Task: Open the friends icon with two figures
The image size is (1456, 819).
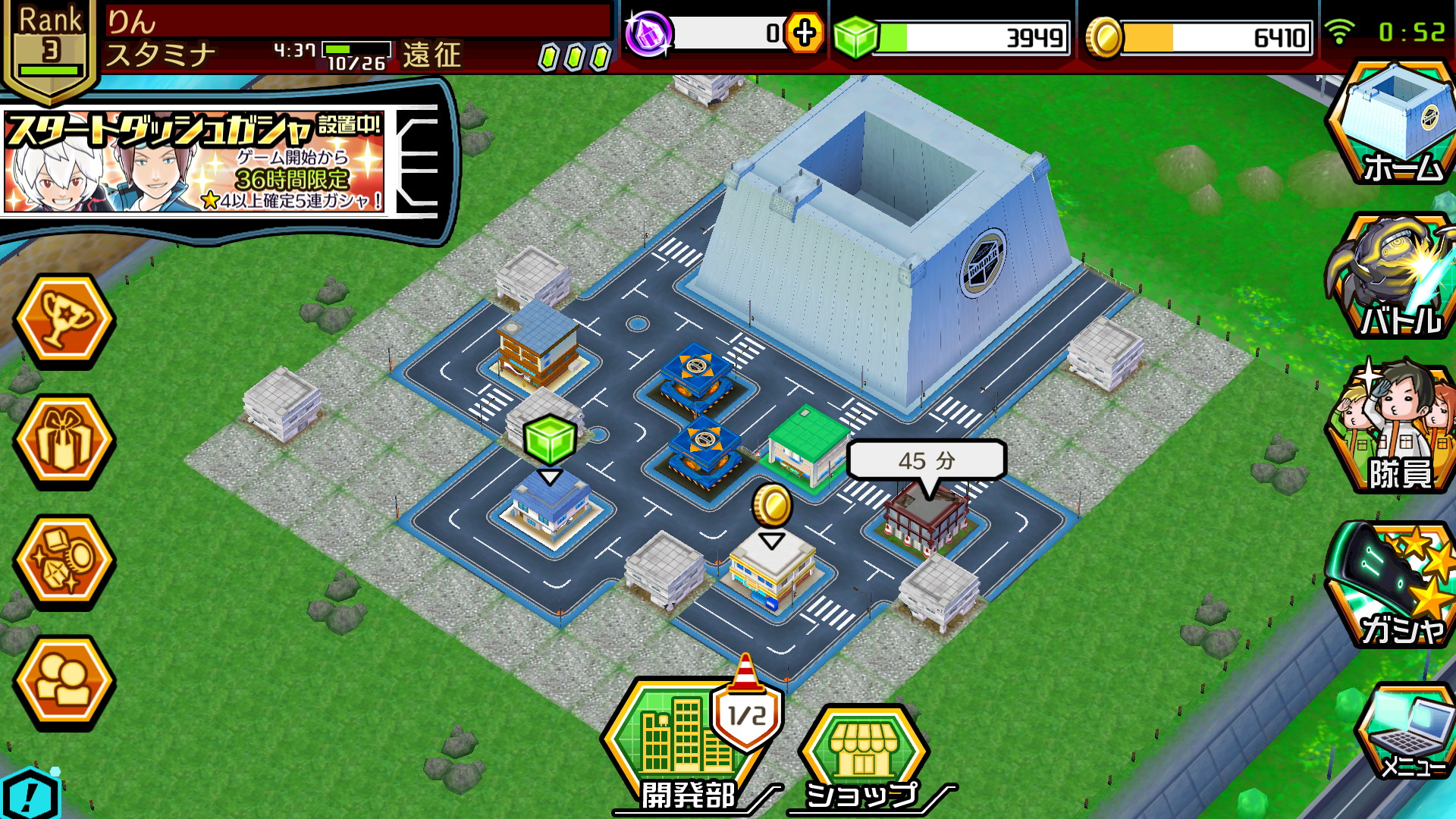Action: click(x=64, y=682)
